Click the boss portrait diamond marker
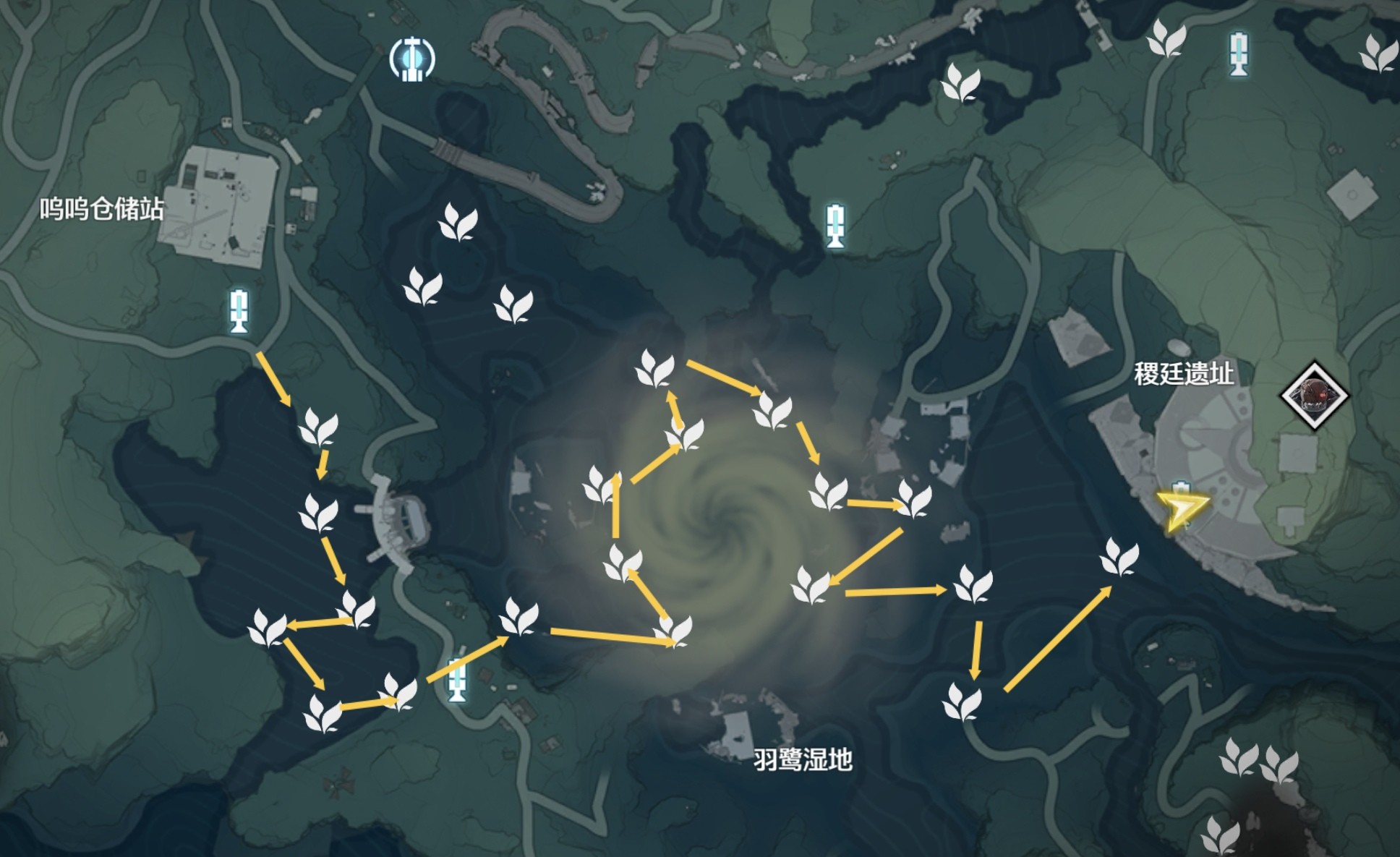The height and width of the screenshot is (857, 1400). point(1314,396)
